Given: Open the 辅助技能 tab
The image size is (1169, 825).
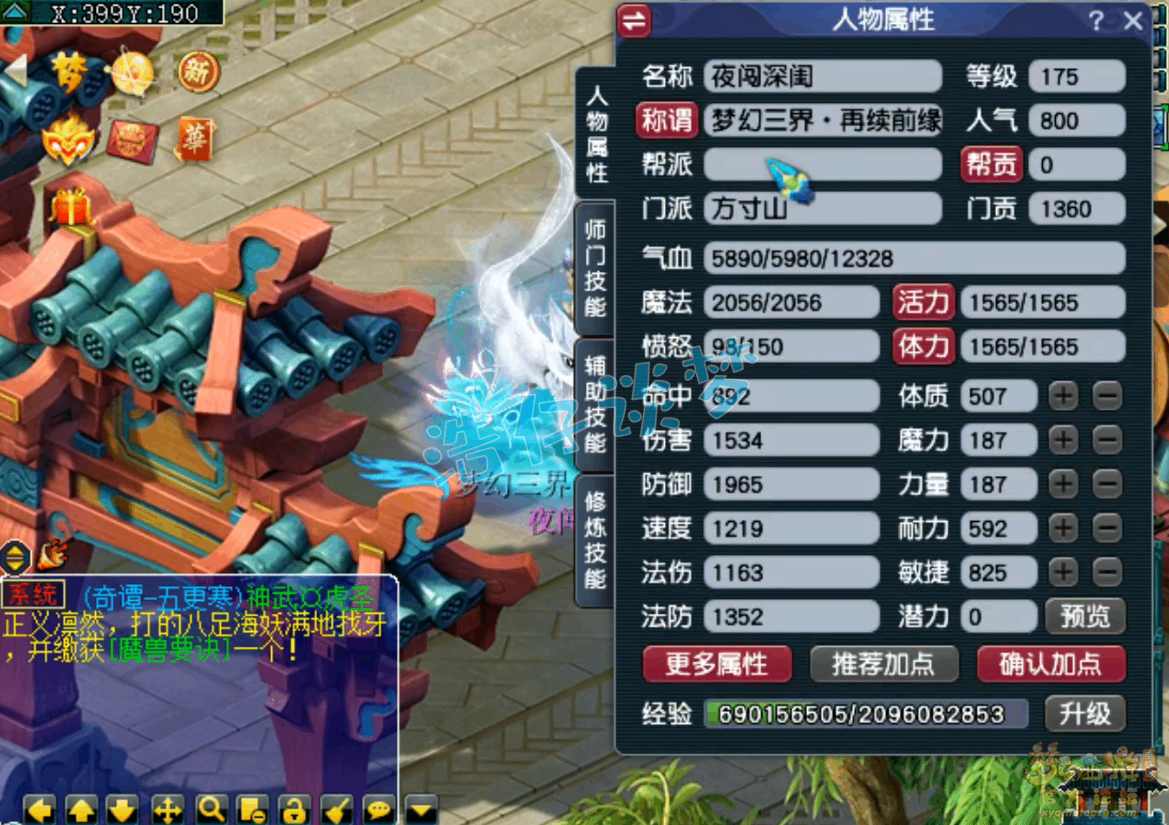Looking at the screenshot, I should coord(595,405).
